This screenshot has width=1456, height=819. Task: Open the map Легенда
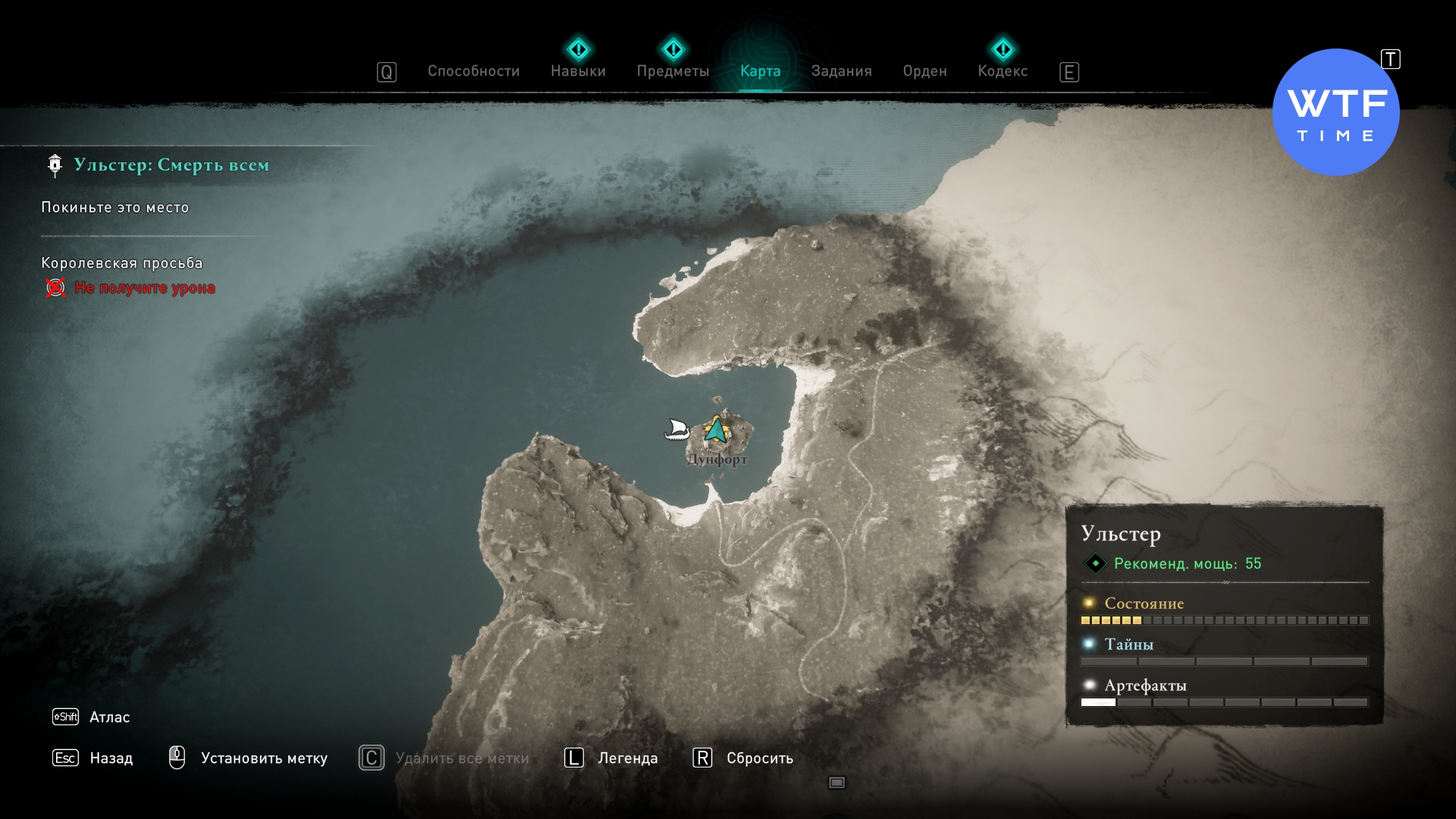(627, 758)
